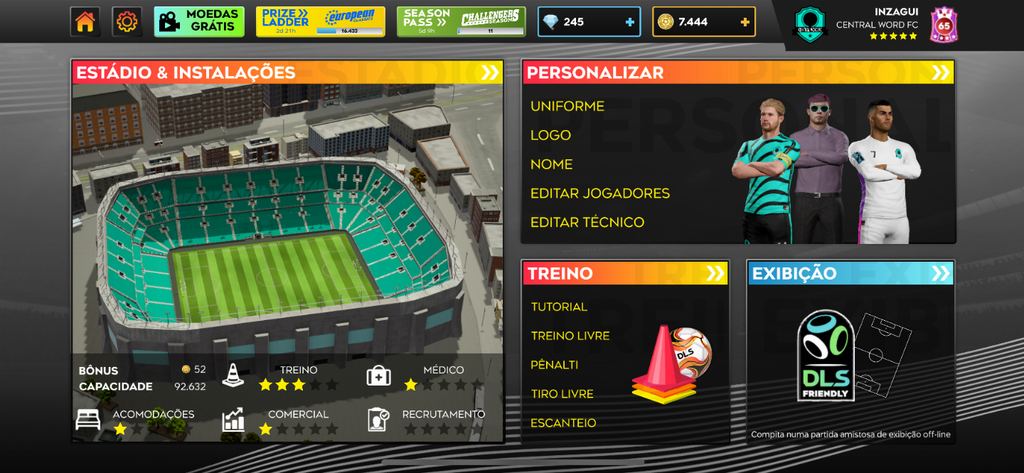Choose Treino Livre practice
This screenshot has height=473, width=1024.
pyautogui.click(x=570, y=336)
